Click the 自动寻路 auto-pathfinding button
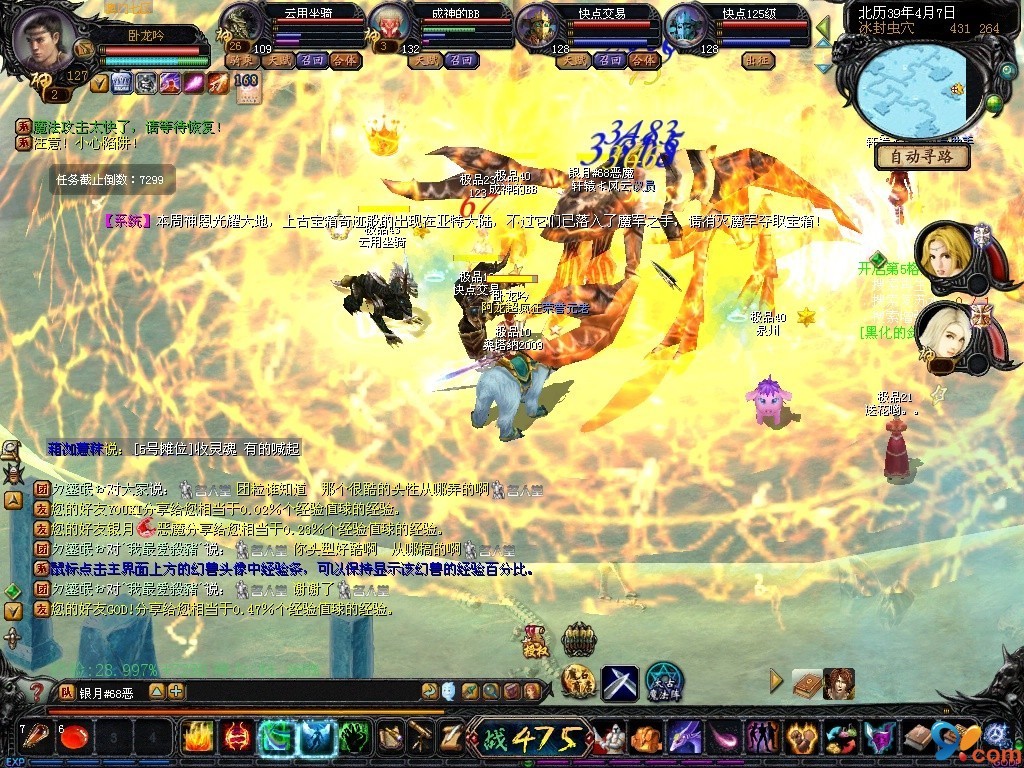Screen dimensions: 1024x768 point(922,157)
